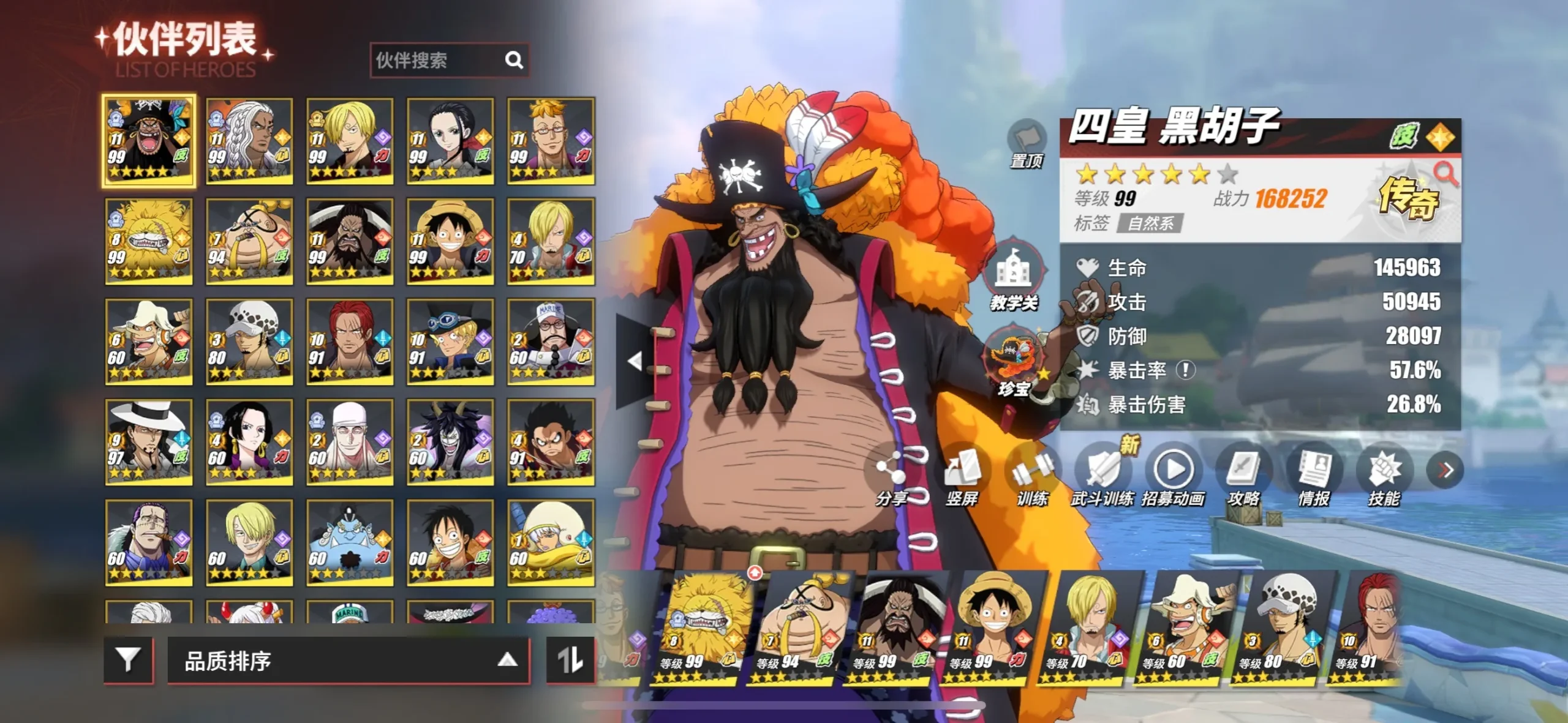
Task: Play the 招募动画 recruitment animation
Action: tap(1173, 478)
